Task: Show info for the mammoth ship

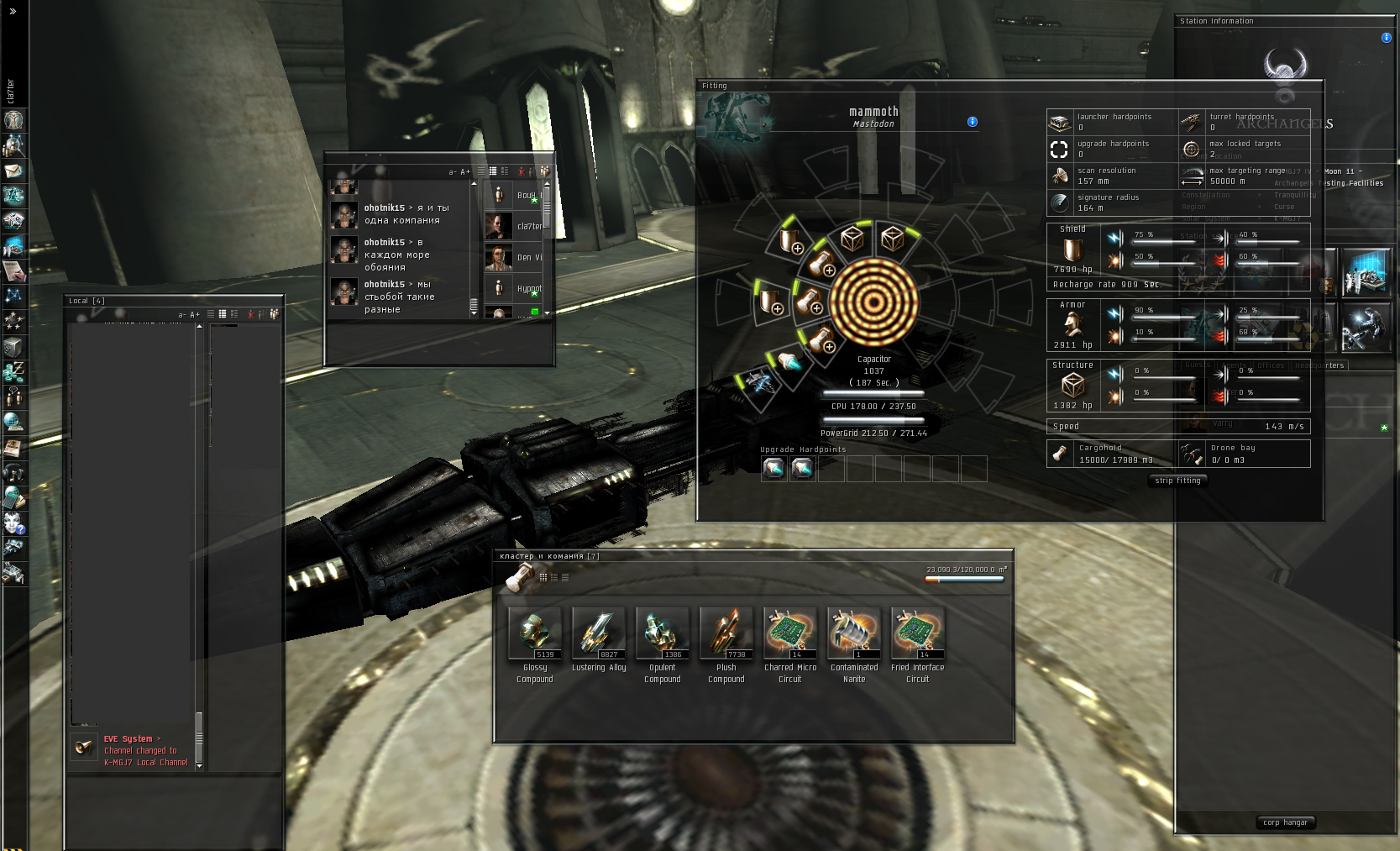Action: [973, 122]
